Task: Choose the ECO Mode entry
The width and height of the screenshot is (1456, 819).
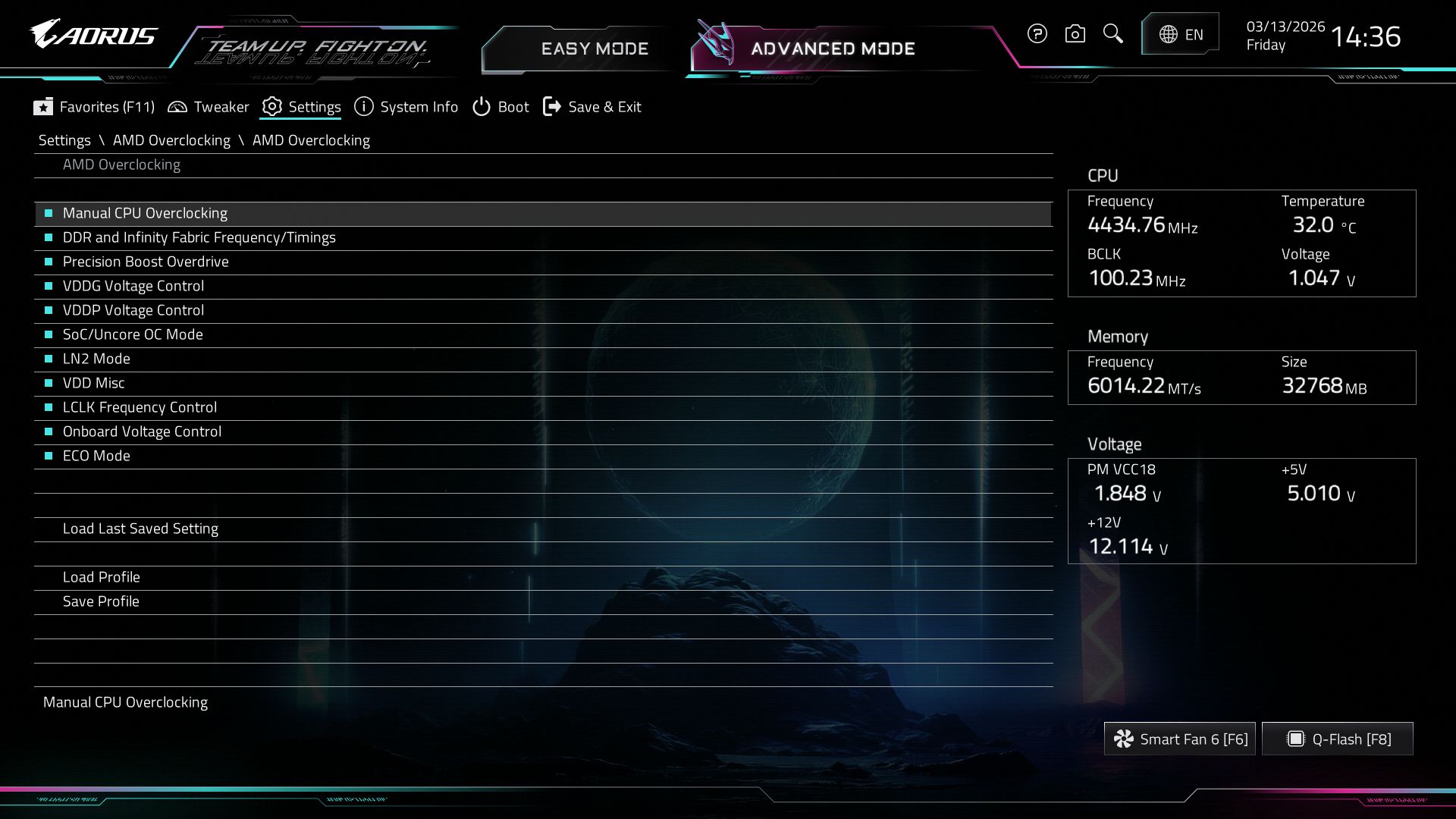Action: coord(96,456)
